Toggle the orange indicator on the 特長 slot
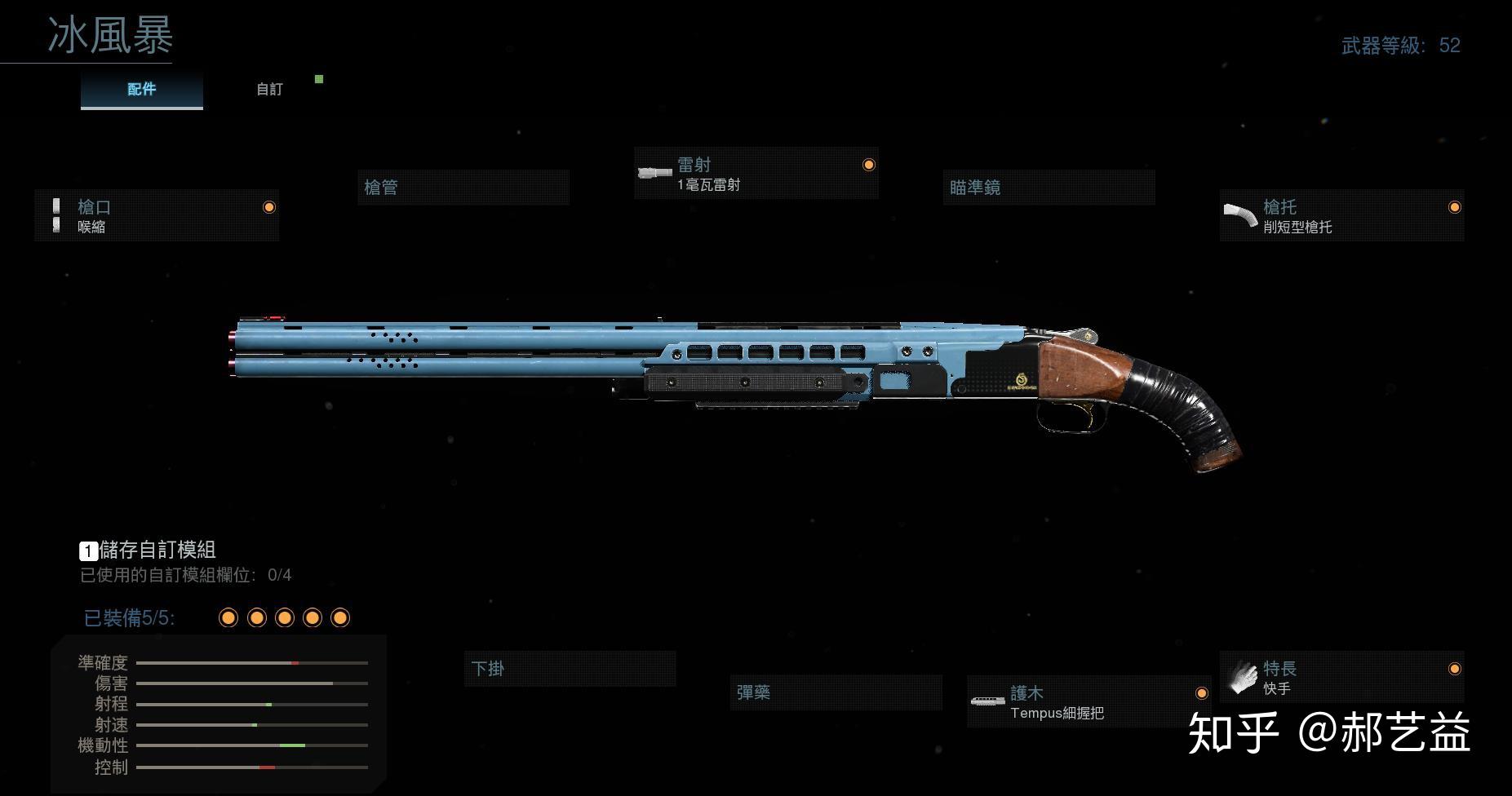 click(x=1453, y=668)
